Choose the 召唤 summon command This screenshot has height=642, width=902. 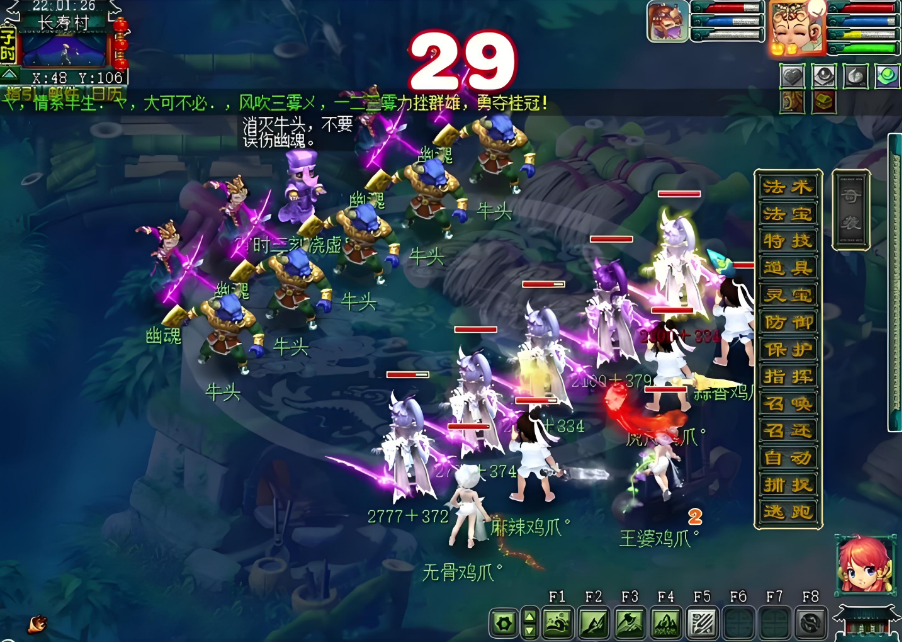coord(789,404)
